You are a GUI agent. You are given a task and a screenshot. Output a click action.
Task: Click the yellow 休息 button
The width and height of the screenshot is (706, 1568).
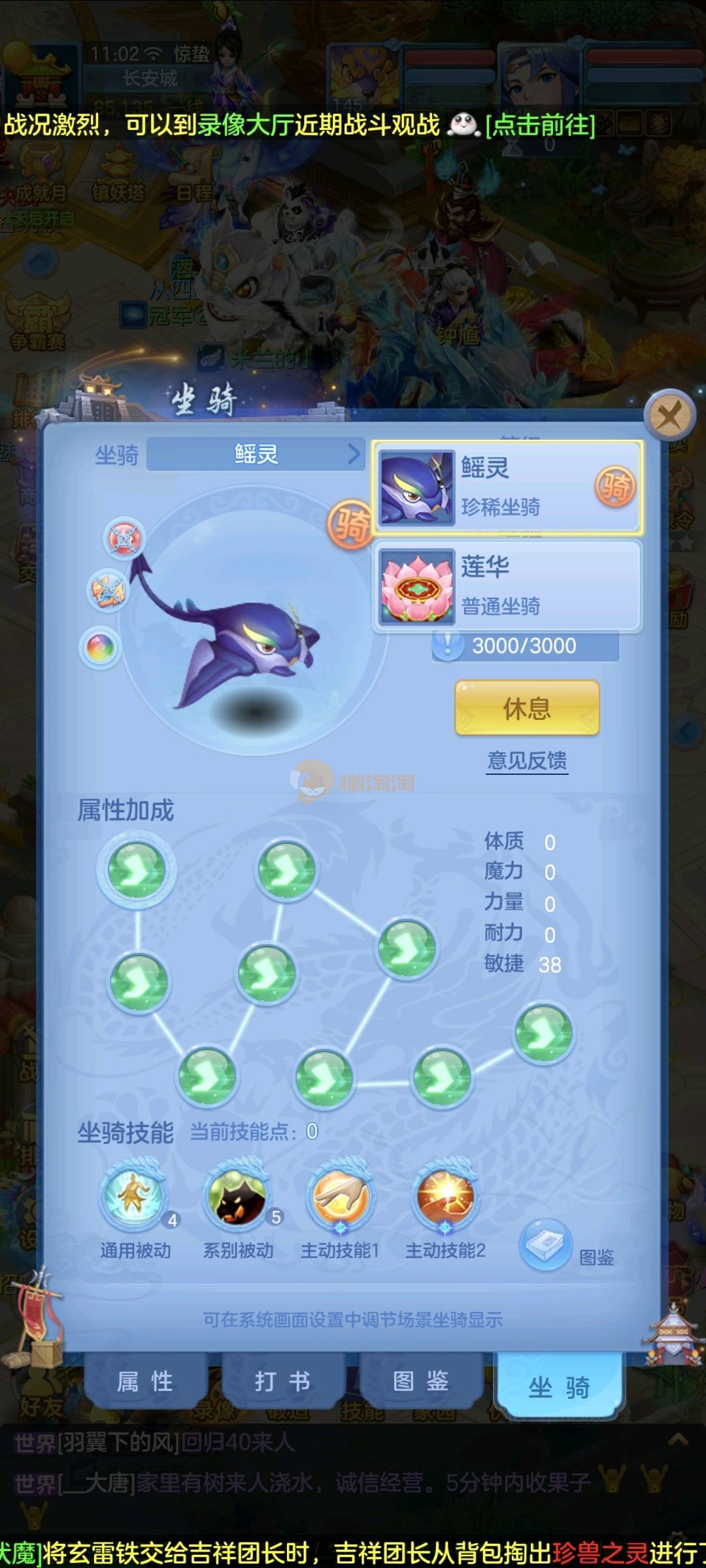(x=527, y=708)
